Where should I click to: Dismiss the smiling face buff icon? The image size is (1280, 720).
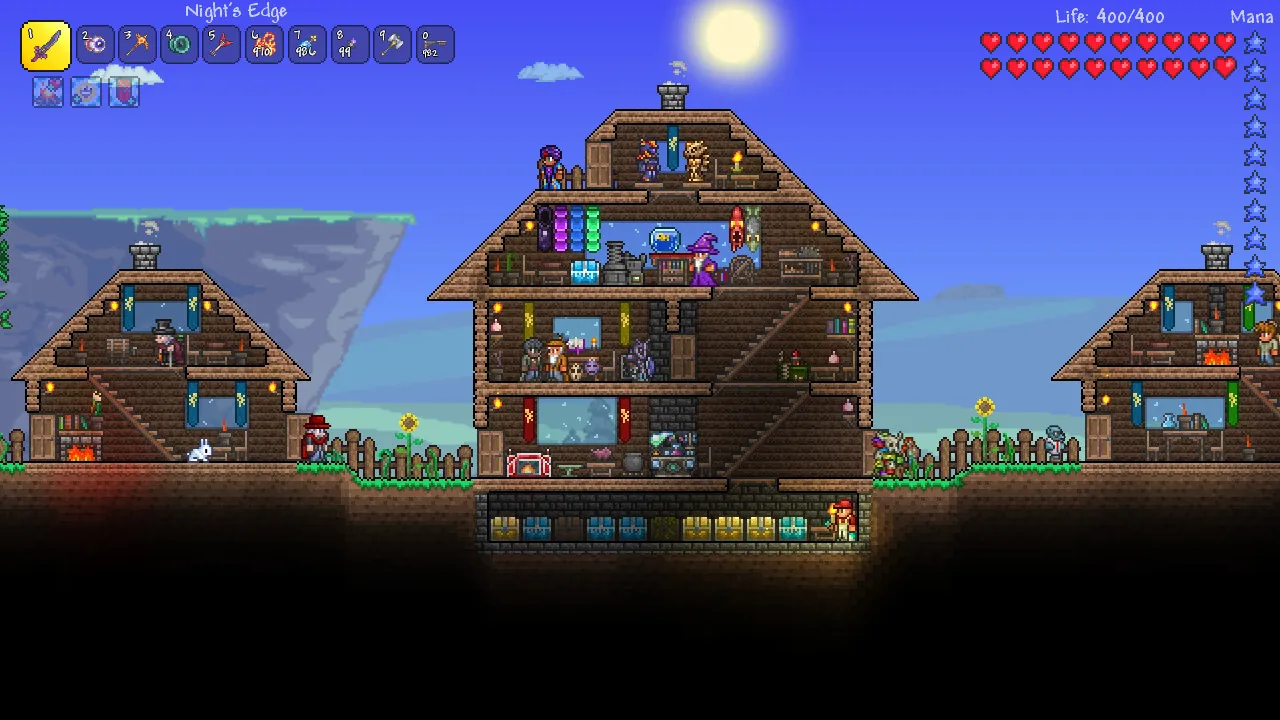coord(86,92)
